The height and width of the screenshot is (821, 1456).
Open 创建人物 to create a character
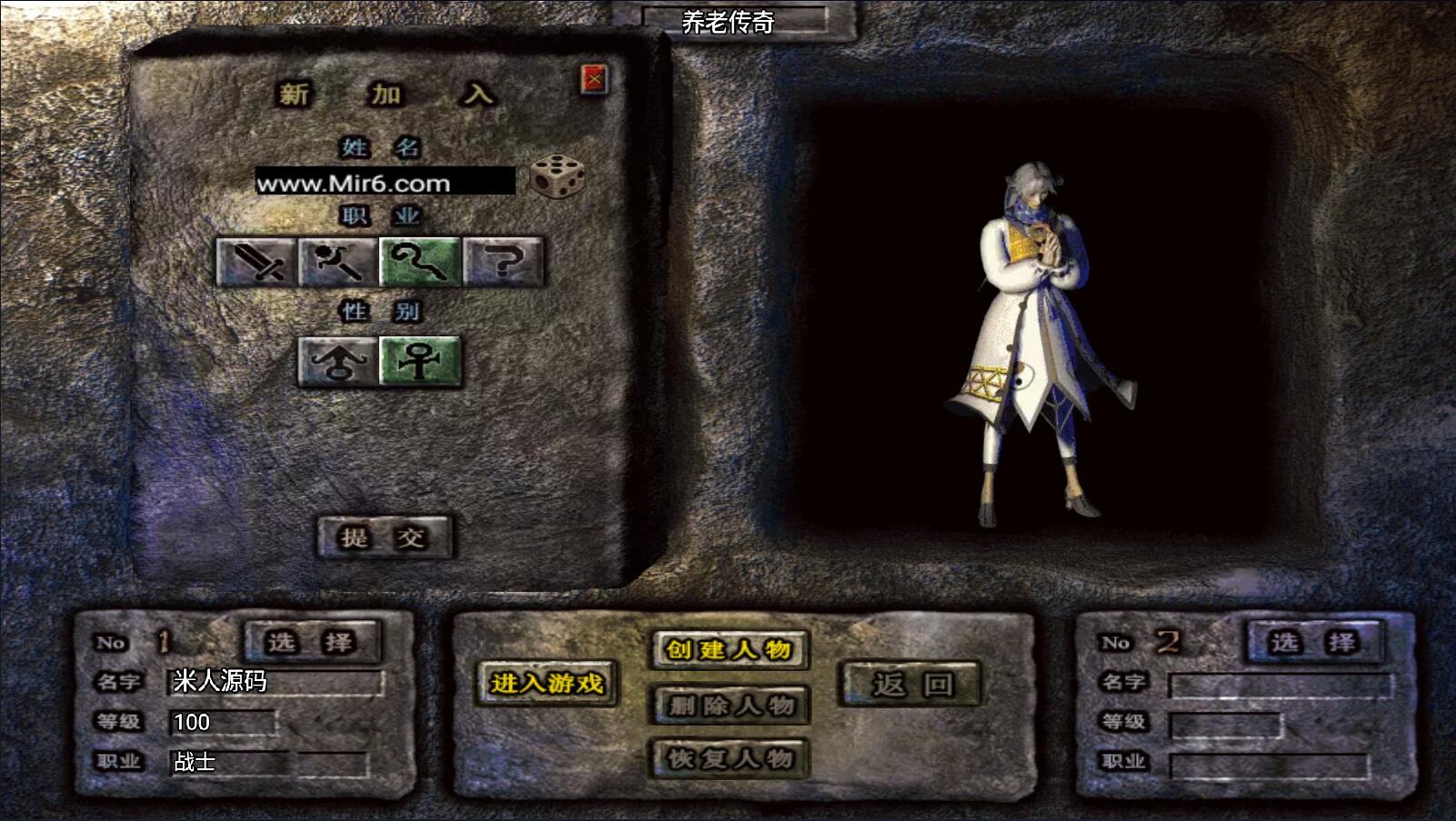pos(729,649)
